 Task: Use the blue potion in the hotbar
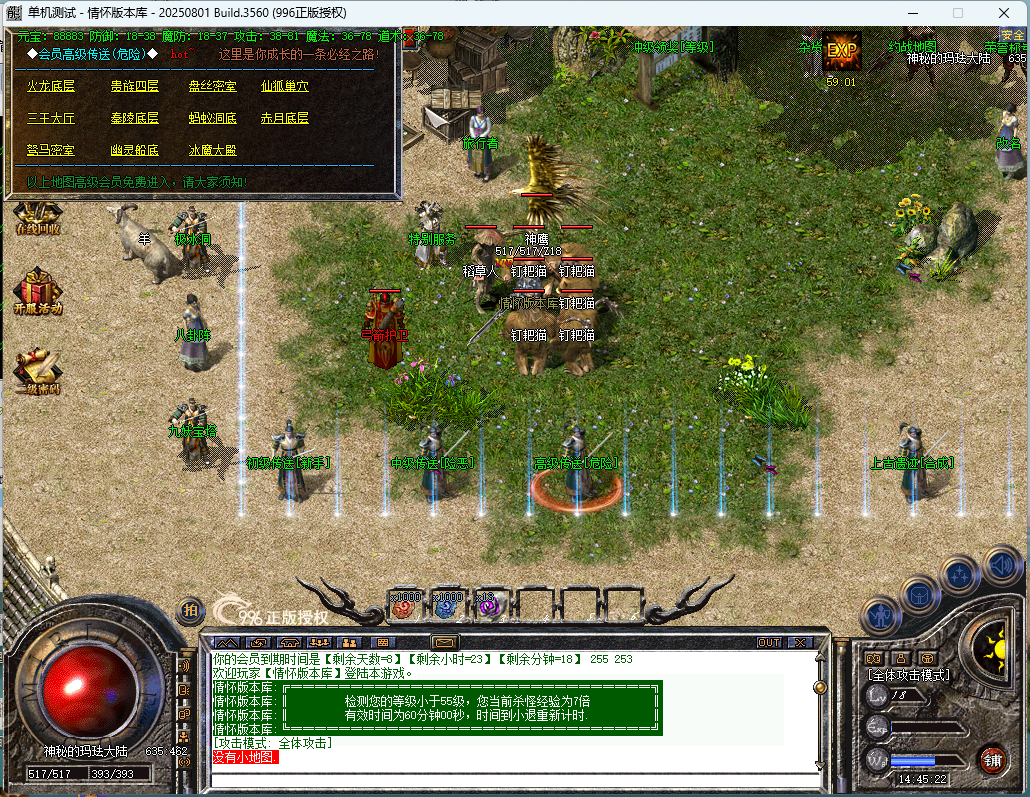[446, 605]
